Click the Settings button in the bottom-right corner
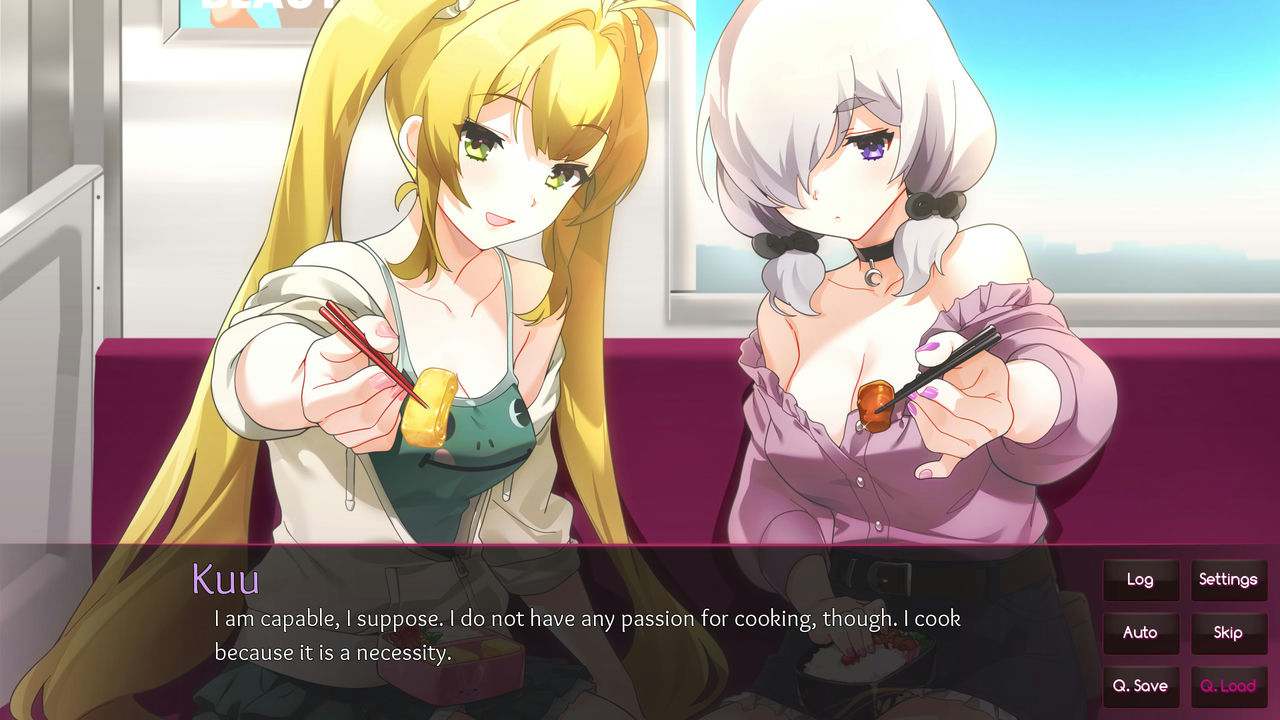This screenshot has width=1280, height=720. click(1229, 580)
